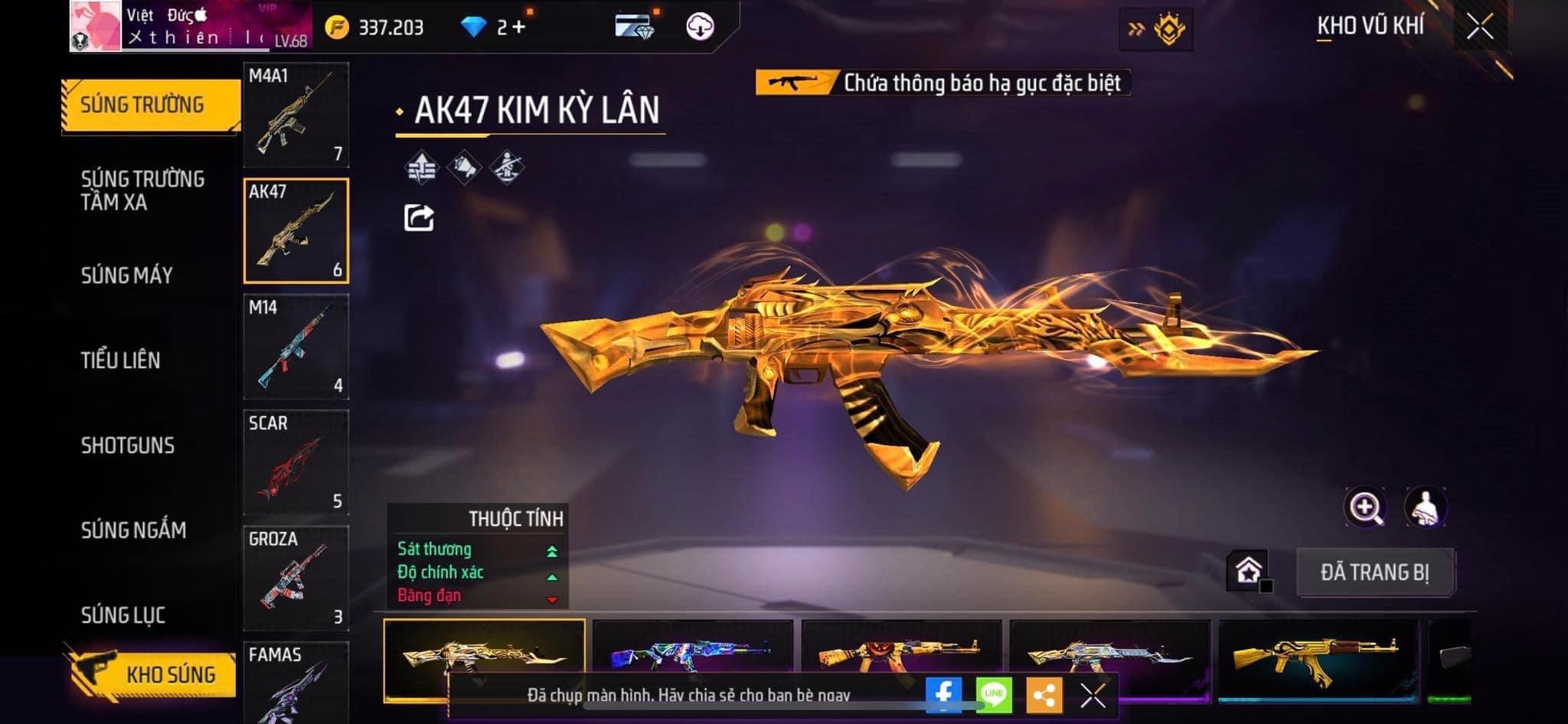Viewport: 1568px width, 724px height.
Task: Add diamonds with the plus button
Action: coord(520,28)
